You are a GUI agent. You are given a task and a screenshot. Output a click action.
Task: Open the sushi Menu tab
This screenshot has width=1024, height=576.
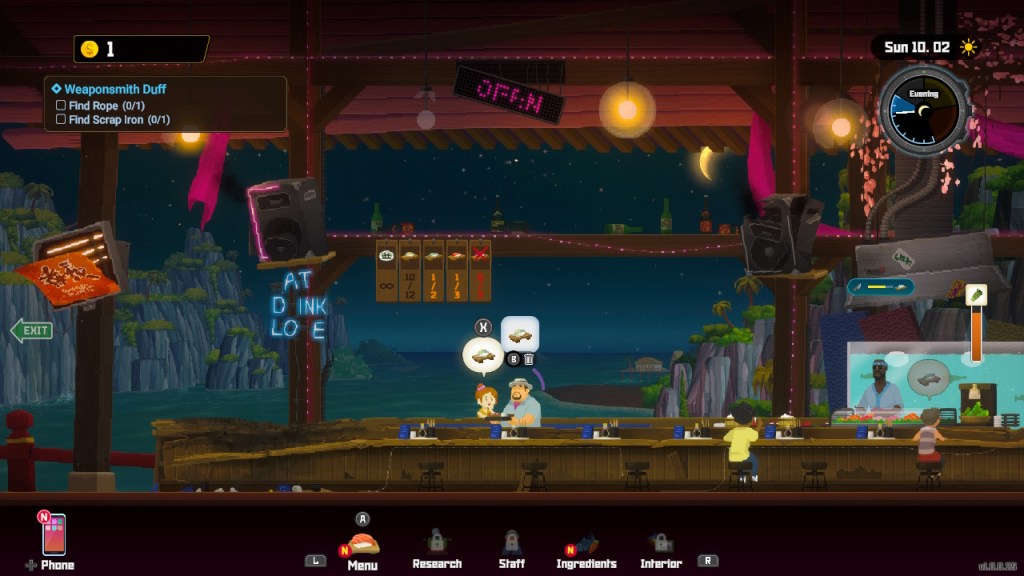(x=362, y=546)
